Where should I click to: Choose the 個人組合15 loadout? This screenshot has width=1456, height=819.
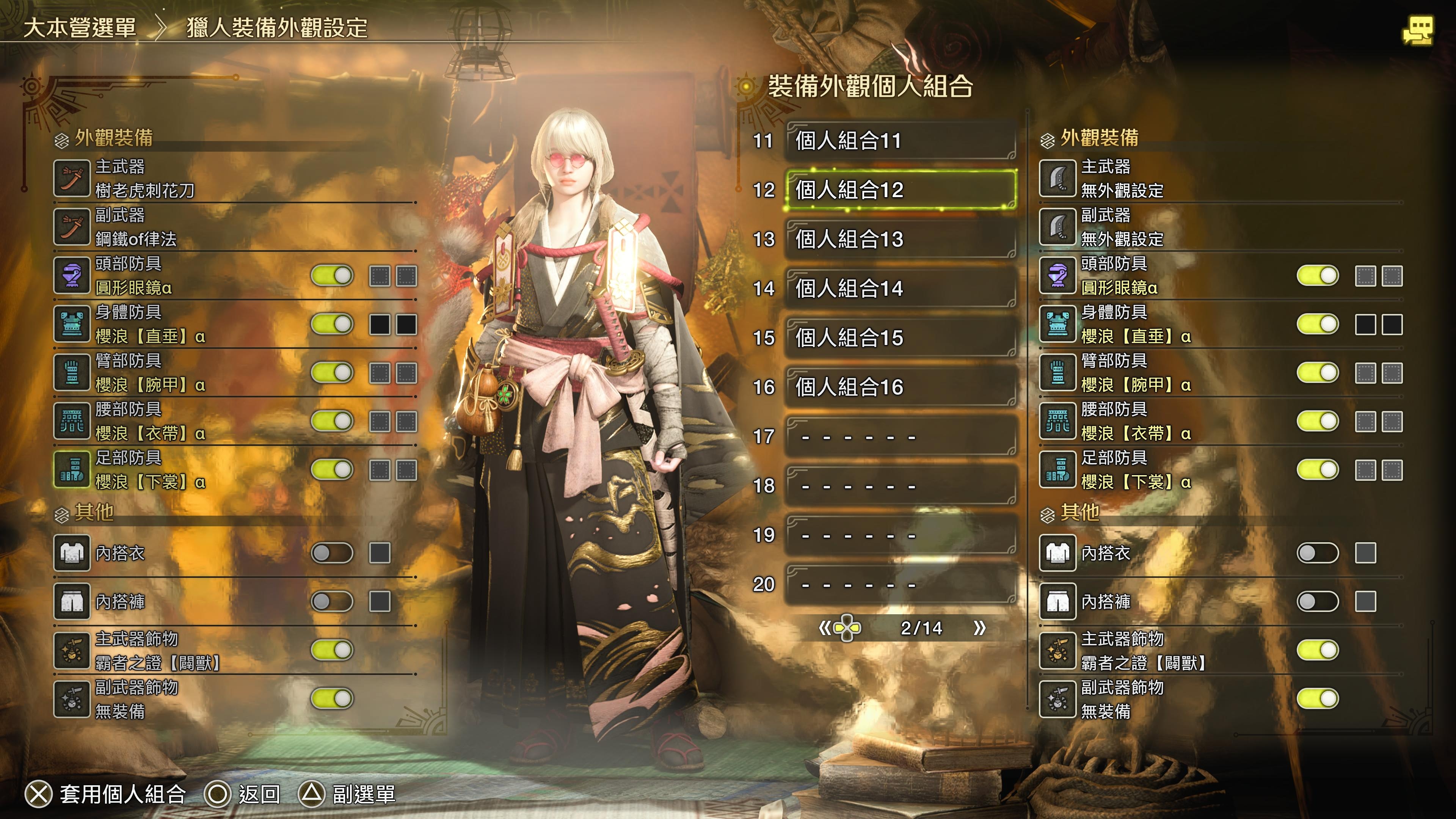(x=901, y=338)
